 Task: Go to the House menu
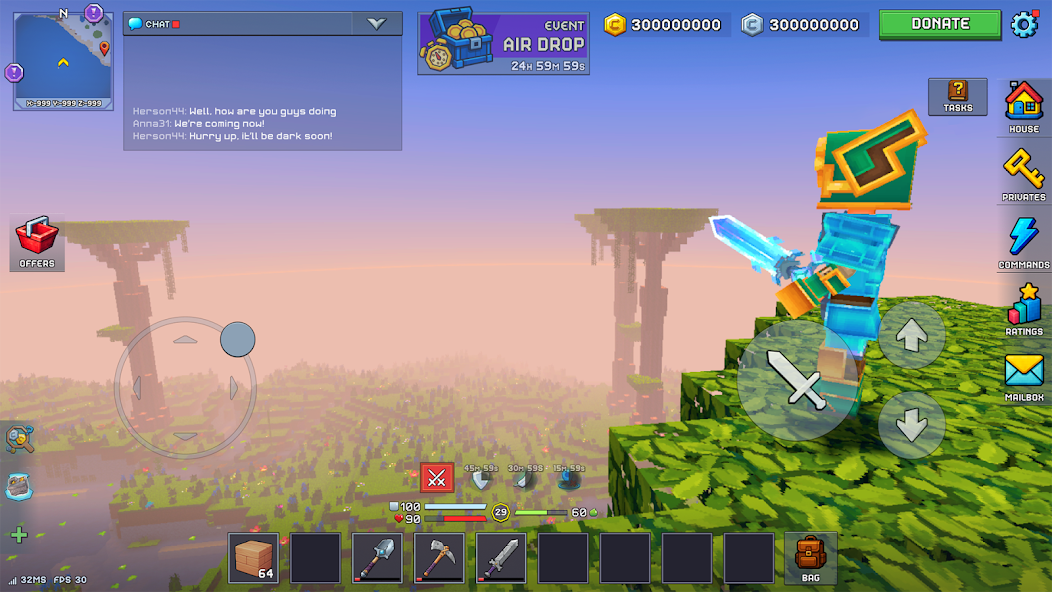tap(1024, 105)
